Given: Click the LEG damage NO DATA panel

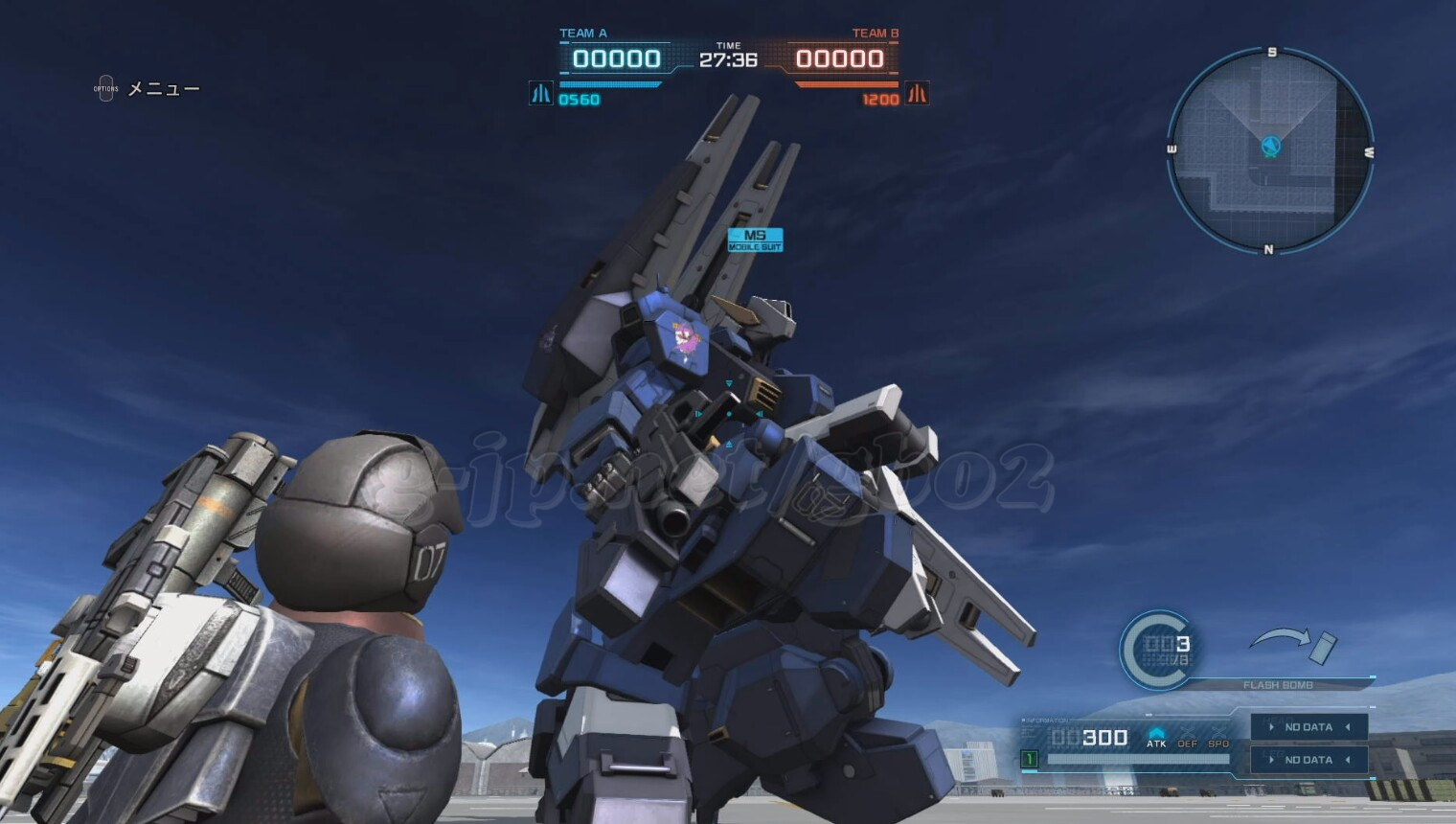Looking at the screenshot, I should pos(1308,760).
